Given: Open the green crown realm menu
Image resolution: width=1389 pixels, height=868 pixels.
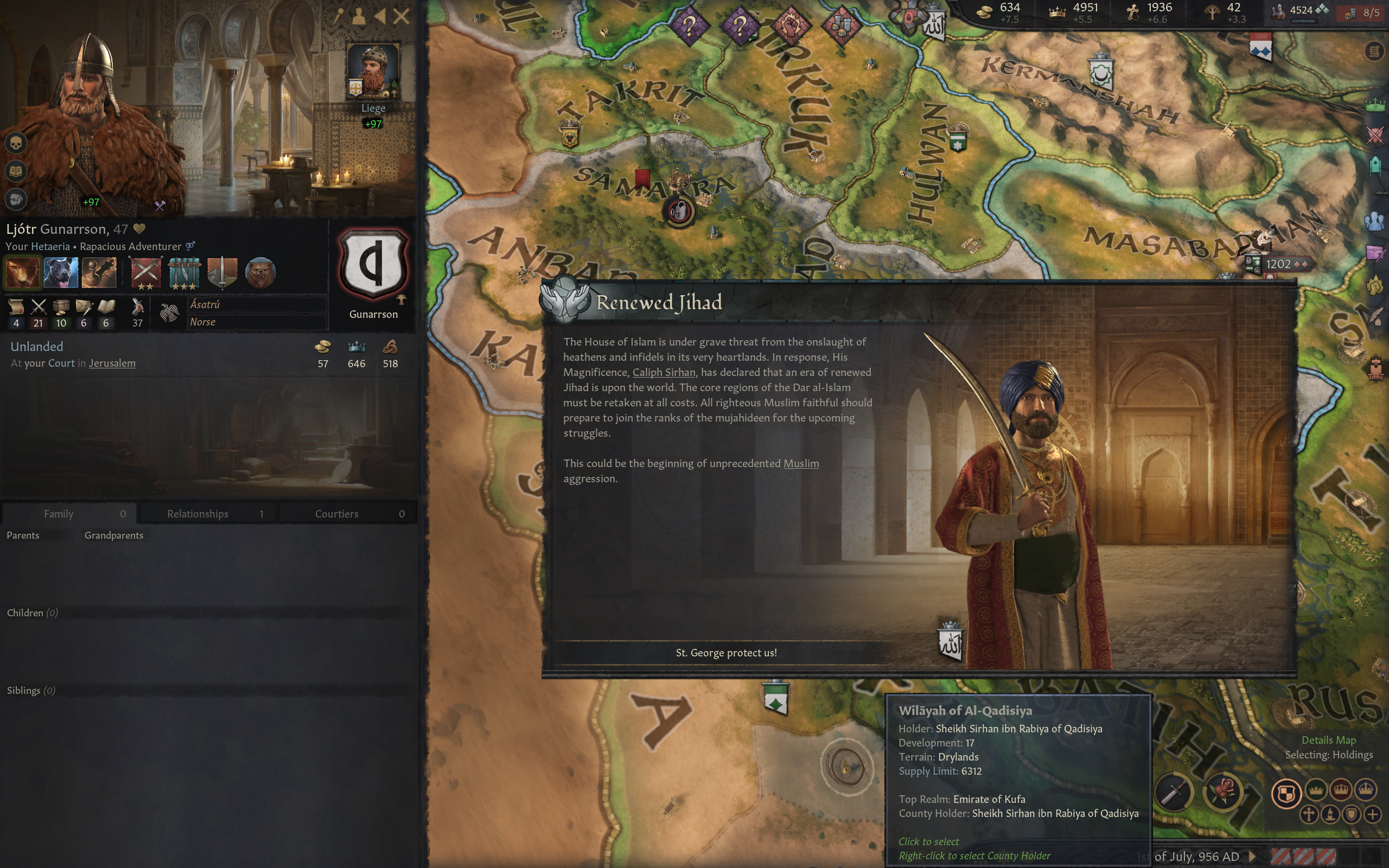Looking at the screenshot, I should [x=1375, y=105].
